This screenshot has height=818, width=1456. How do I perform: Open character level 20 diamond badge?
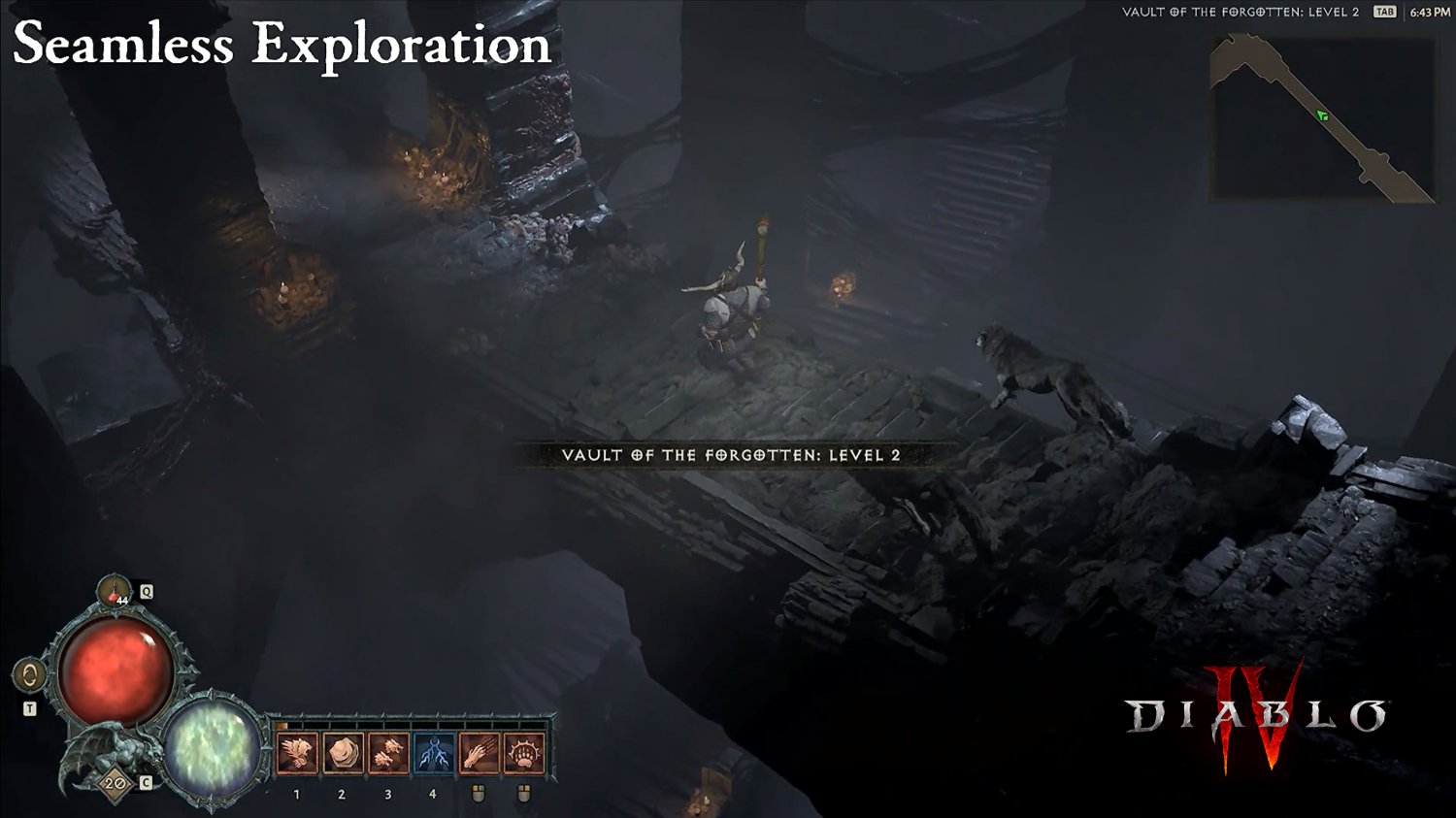coord(115,783)
